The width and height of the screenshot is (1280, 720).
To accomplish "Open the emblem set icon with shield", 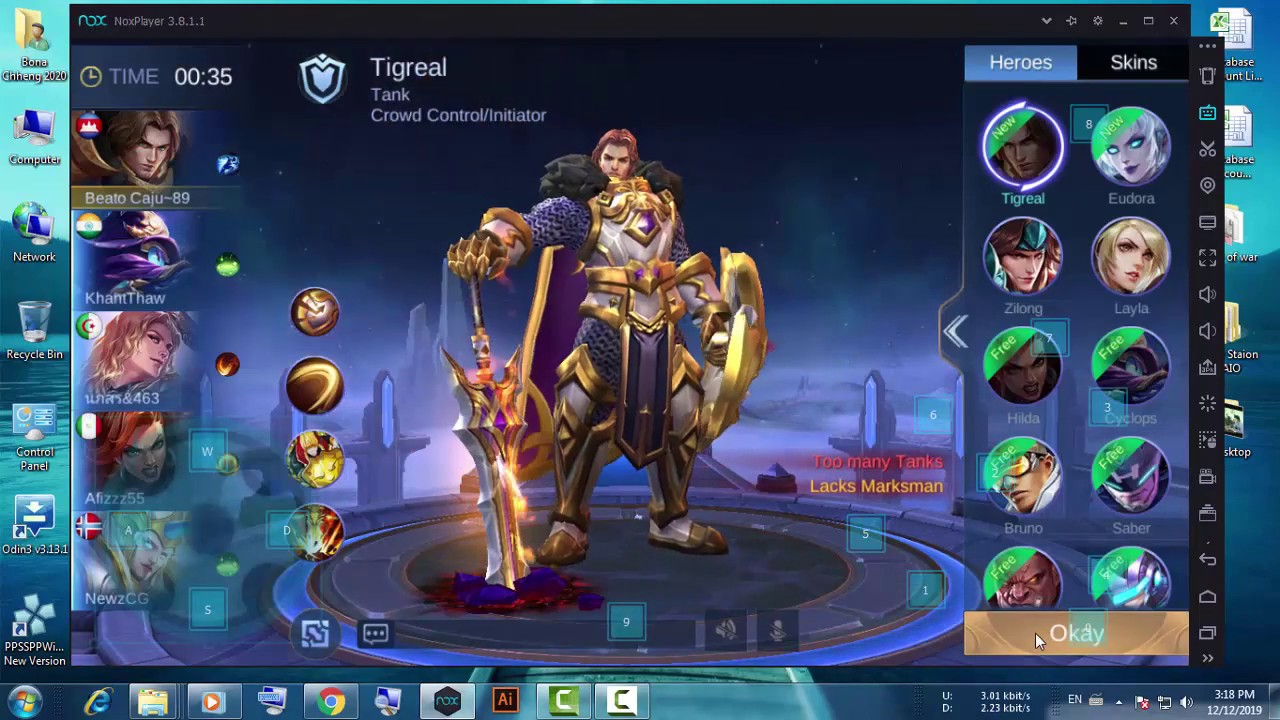I will pyautogui.click(x=315, y=313).
